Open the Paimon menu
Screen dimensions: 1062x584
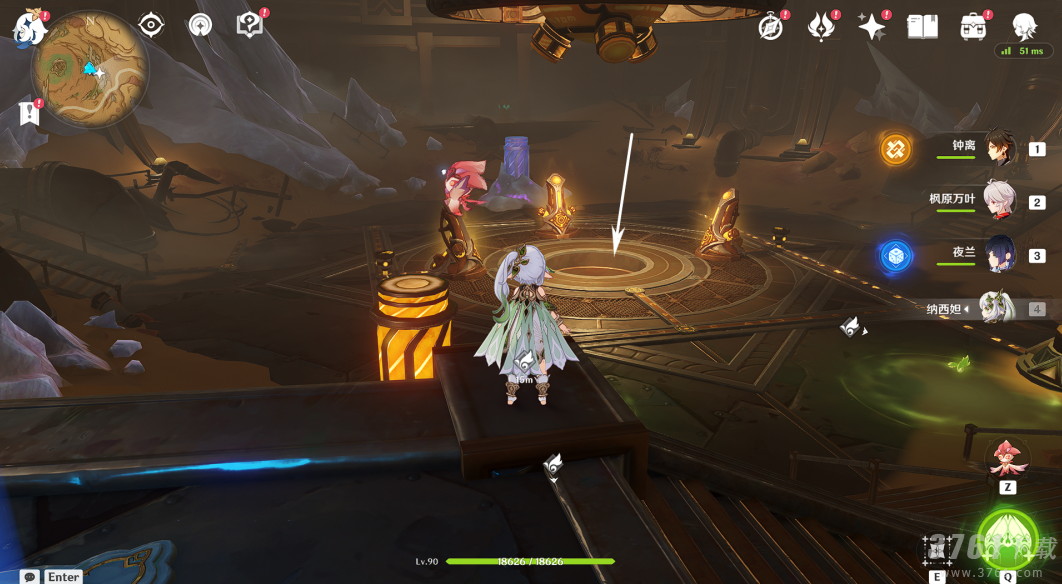(x=31, y=26)
